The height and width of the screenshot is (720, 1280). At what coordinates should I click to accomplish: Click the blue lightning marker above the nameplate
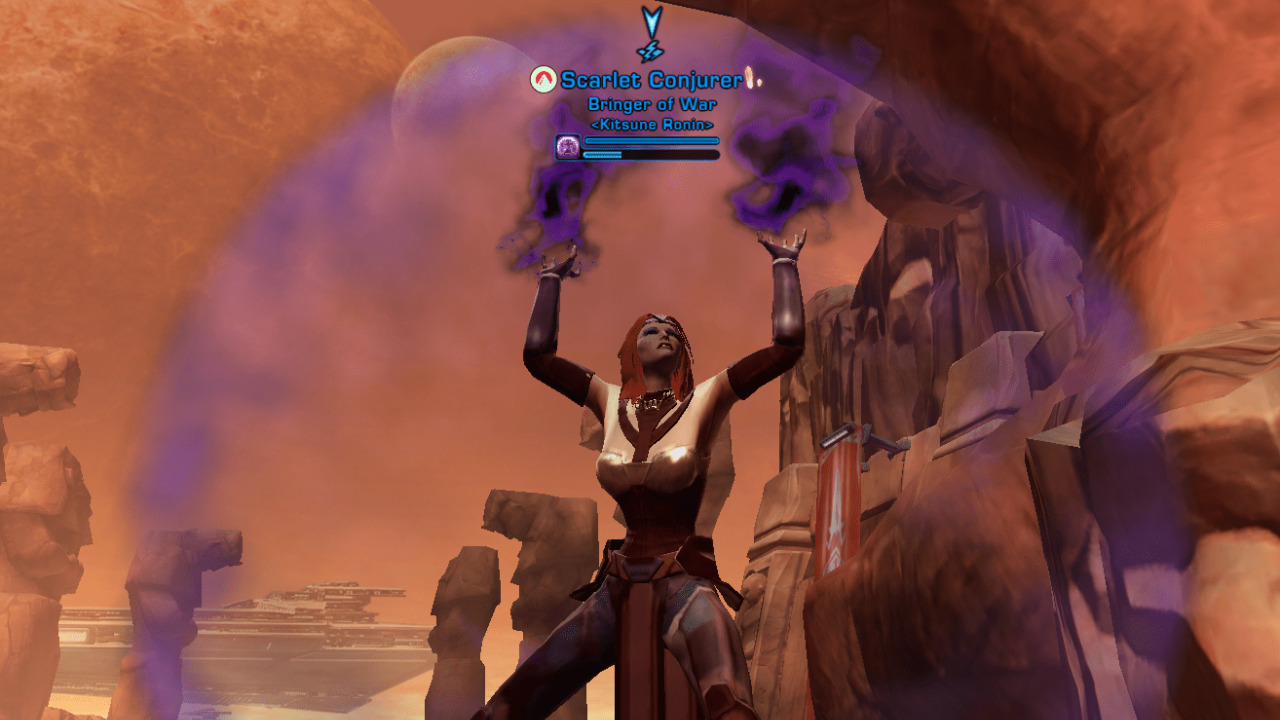pyautogui.click(x=651, y=35)
